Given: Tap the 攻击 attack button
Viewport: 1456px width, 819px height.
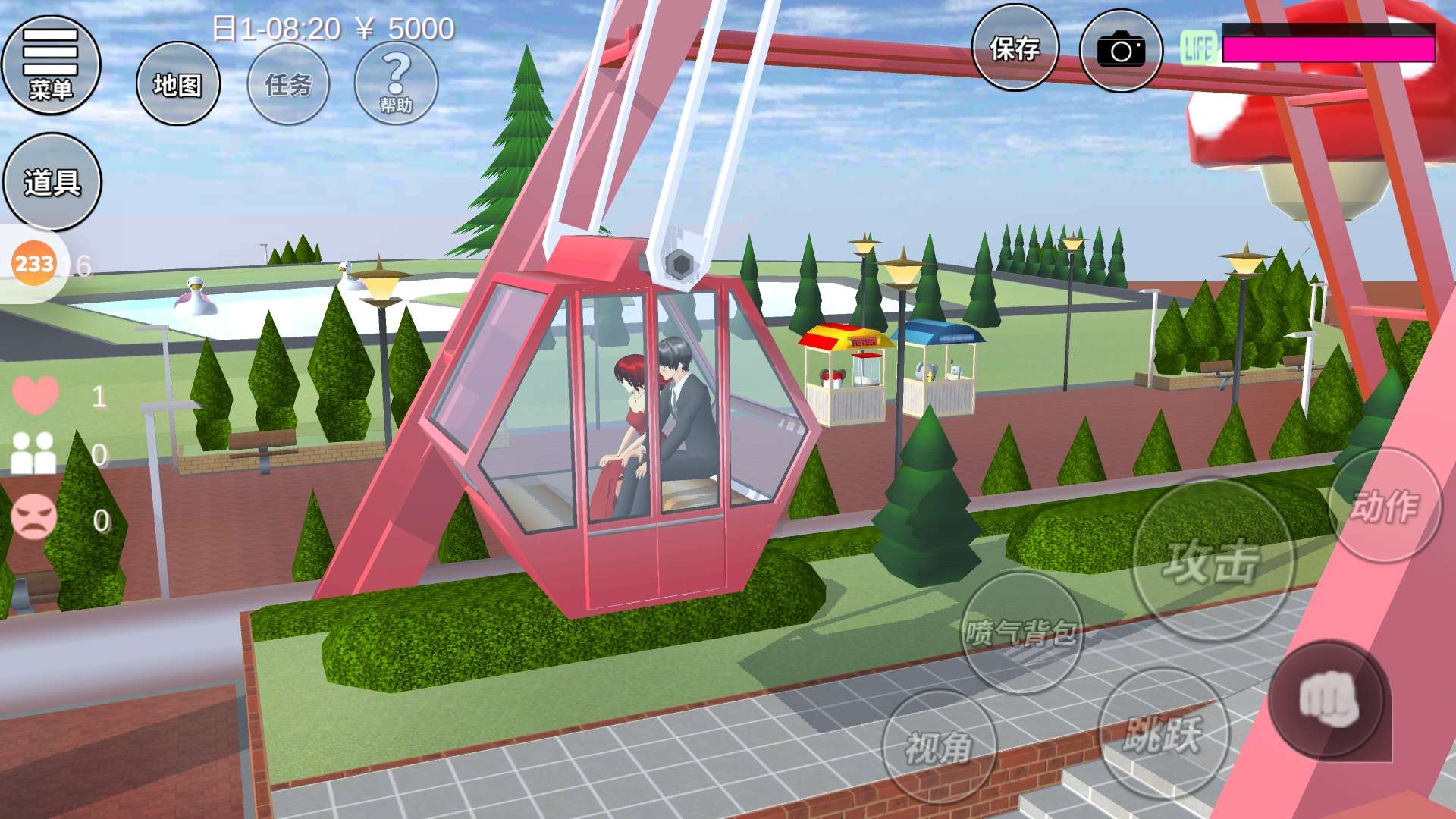Looking at the screenshot, I should (x=1212, y=561).
